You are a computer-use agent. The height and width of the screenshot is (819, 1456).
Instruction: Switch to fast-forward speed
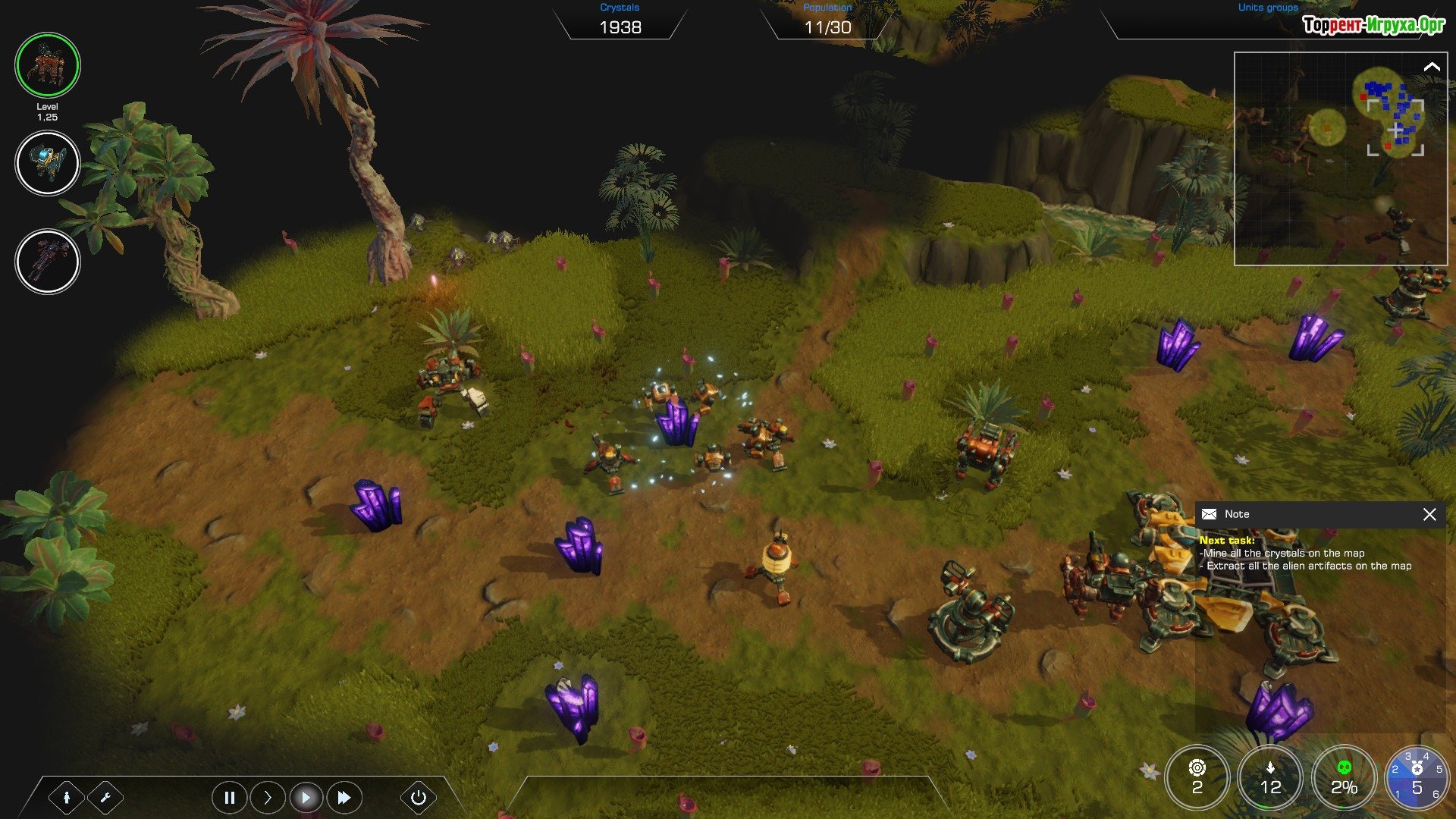pos(344,797)
